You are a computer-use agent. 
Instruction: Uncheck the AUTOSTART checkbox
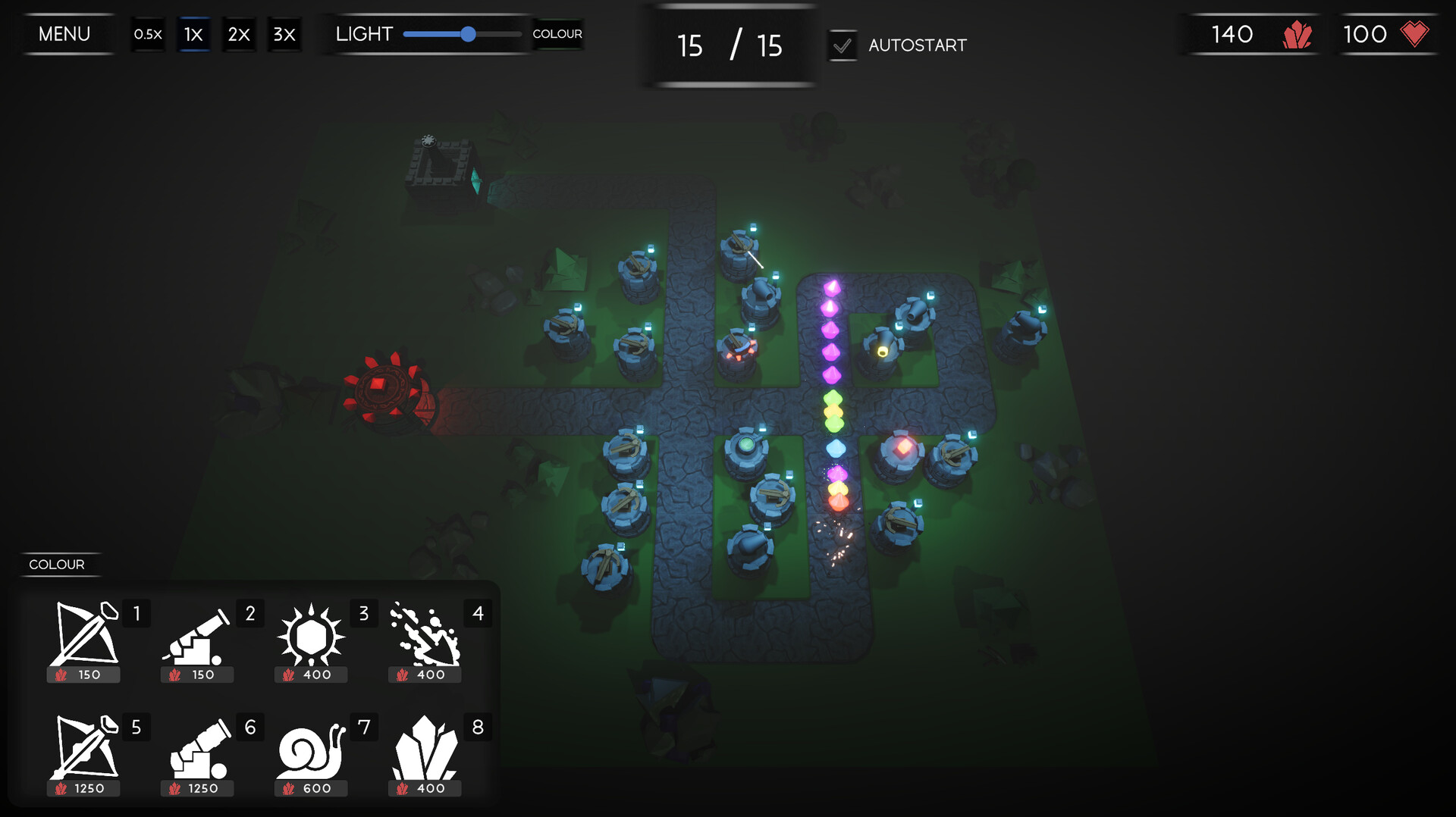tap(842, 45)
